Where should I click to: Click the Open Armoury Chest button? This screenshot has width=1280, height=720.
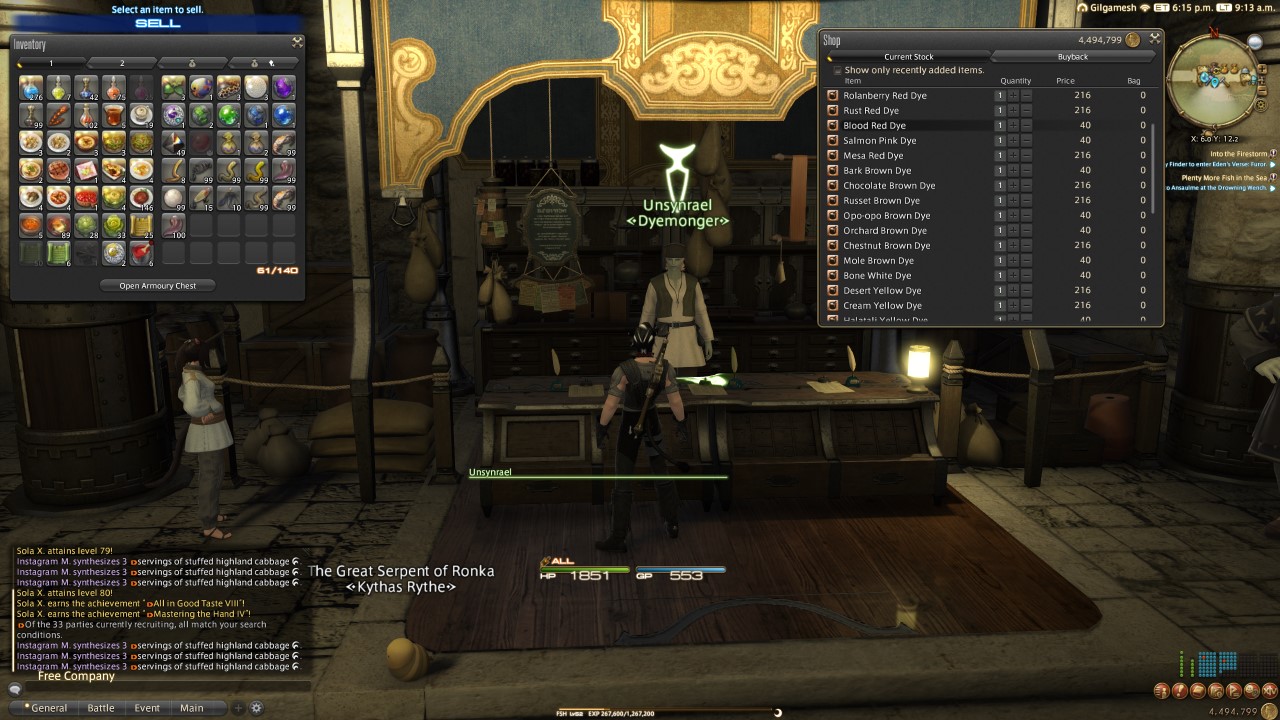(158, 285)
